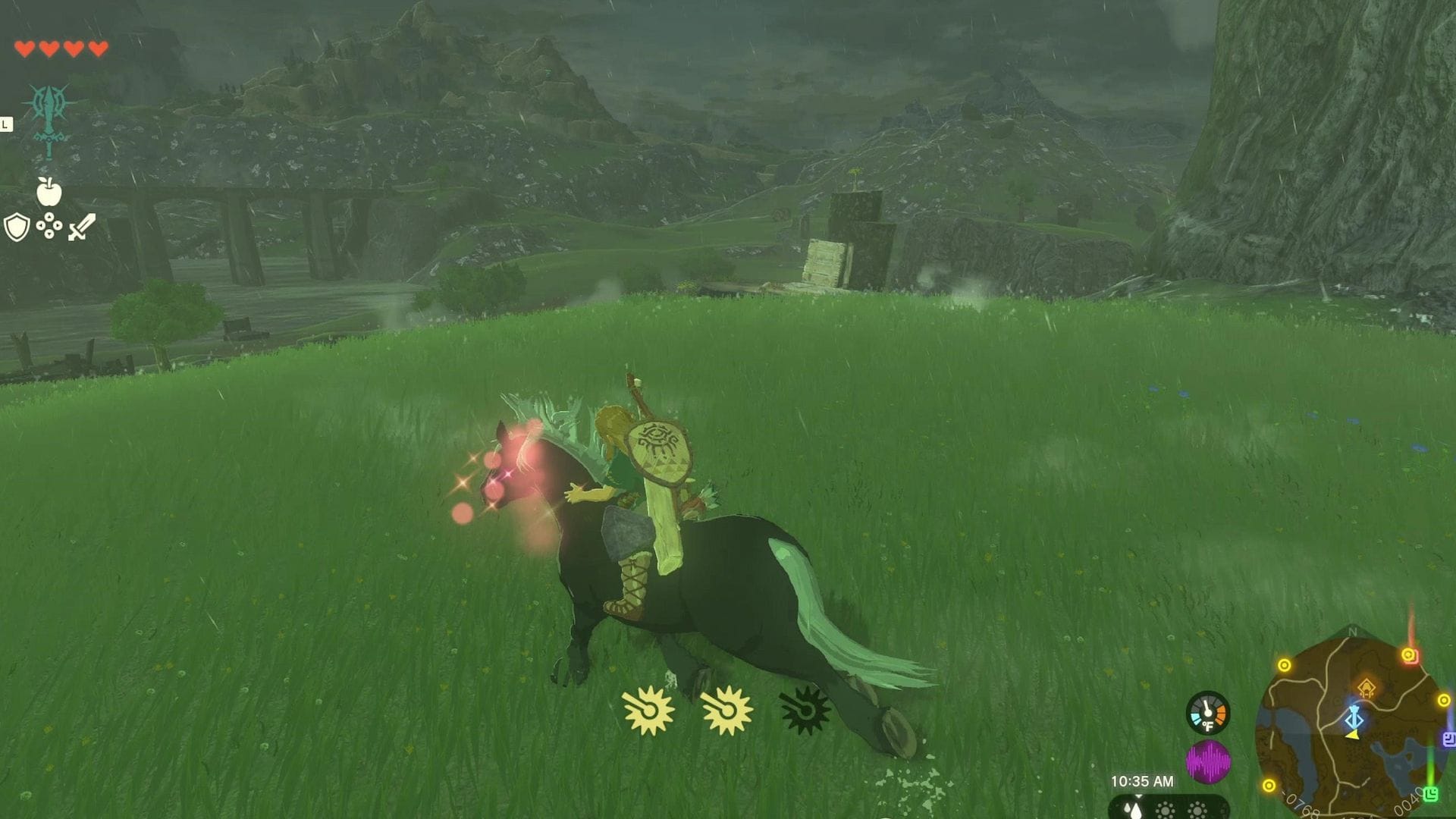Image resolution: width=1456 pixels, height=819 pixels.
Task: Click the d-pad quick-select icon
Action: point(49,225)
